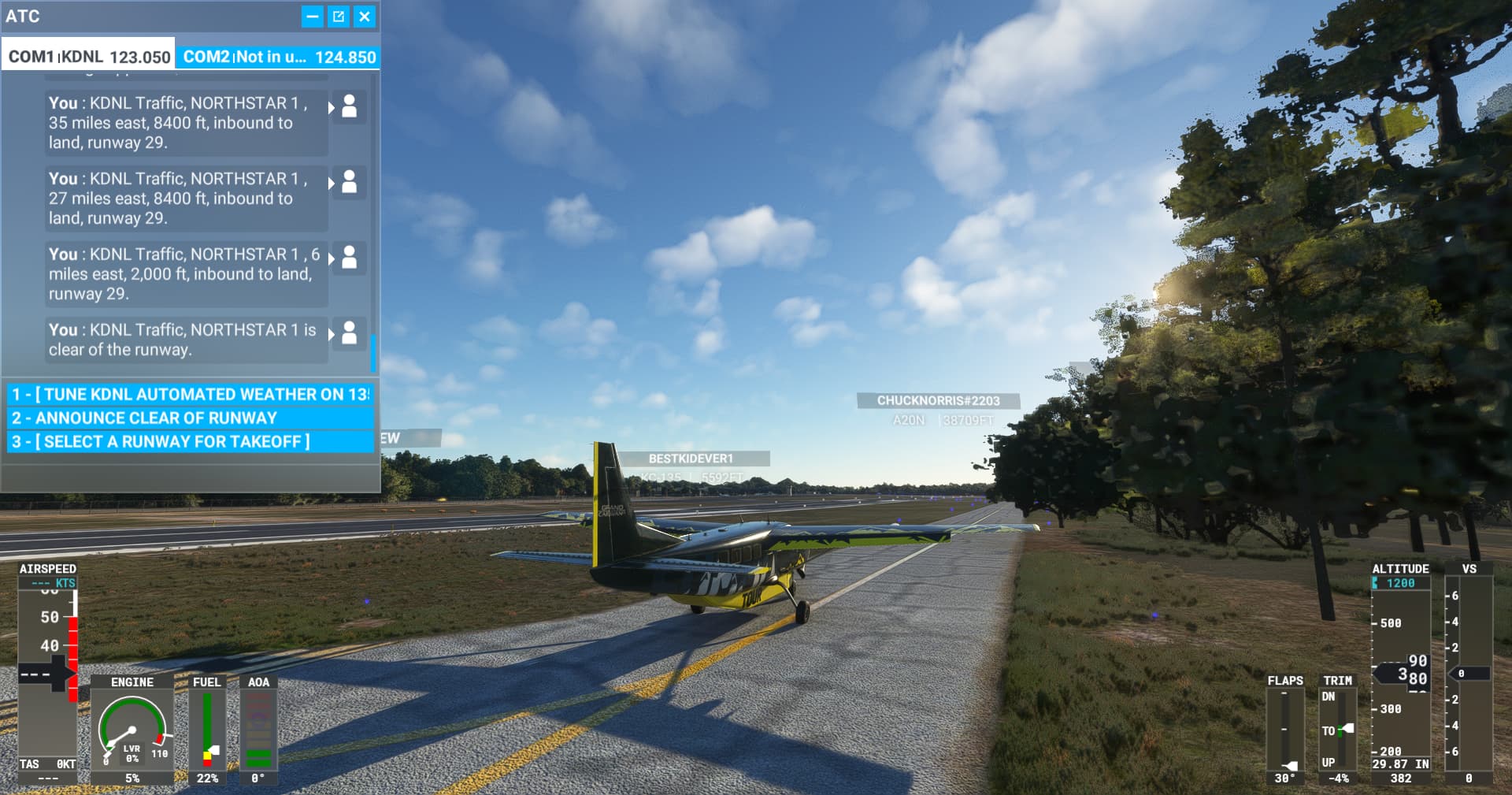The height and width of the screenshot is (795, 1512).
Task: Toggle the CHUCKNORRIS#2203 player nameplate
Action: coord(937,400)
